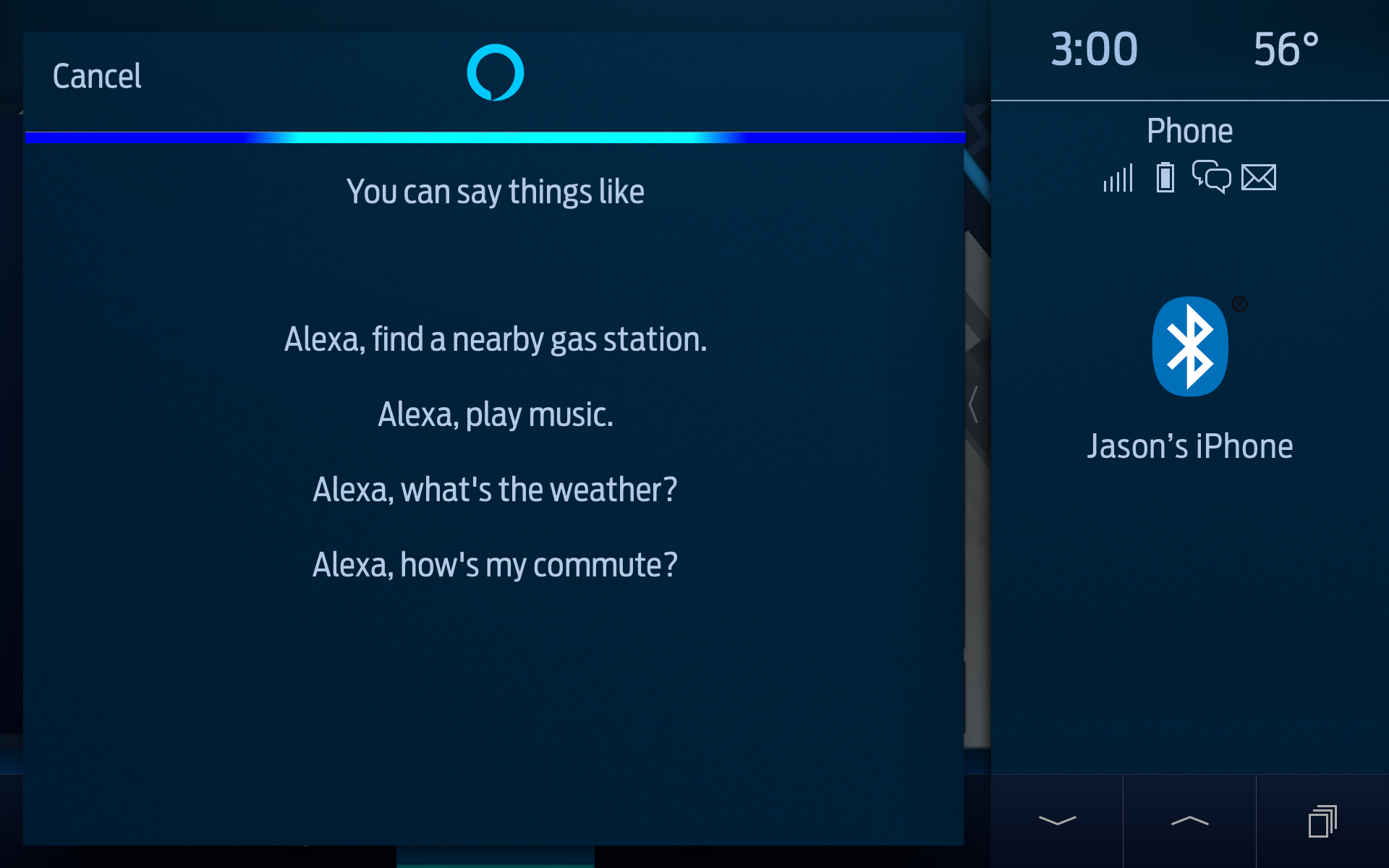Check the cellular signal strength icon
1389x868 pixels.
coord(1117,178)
